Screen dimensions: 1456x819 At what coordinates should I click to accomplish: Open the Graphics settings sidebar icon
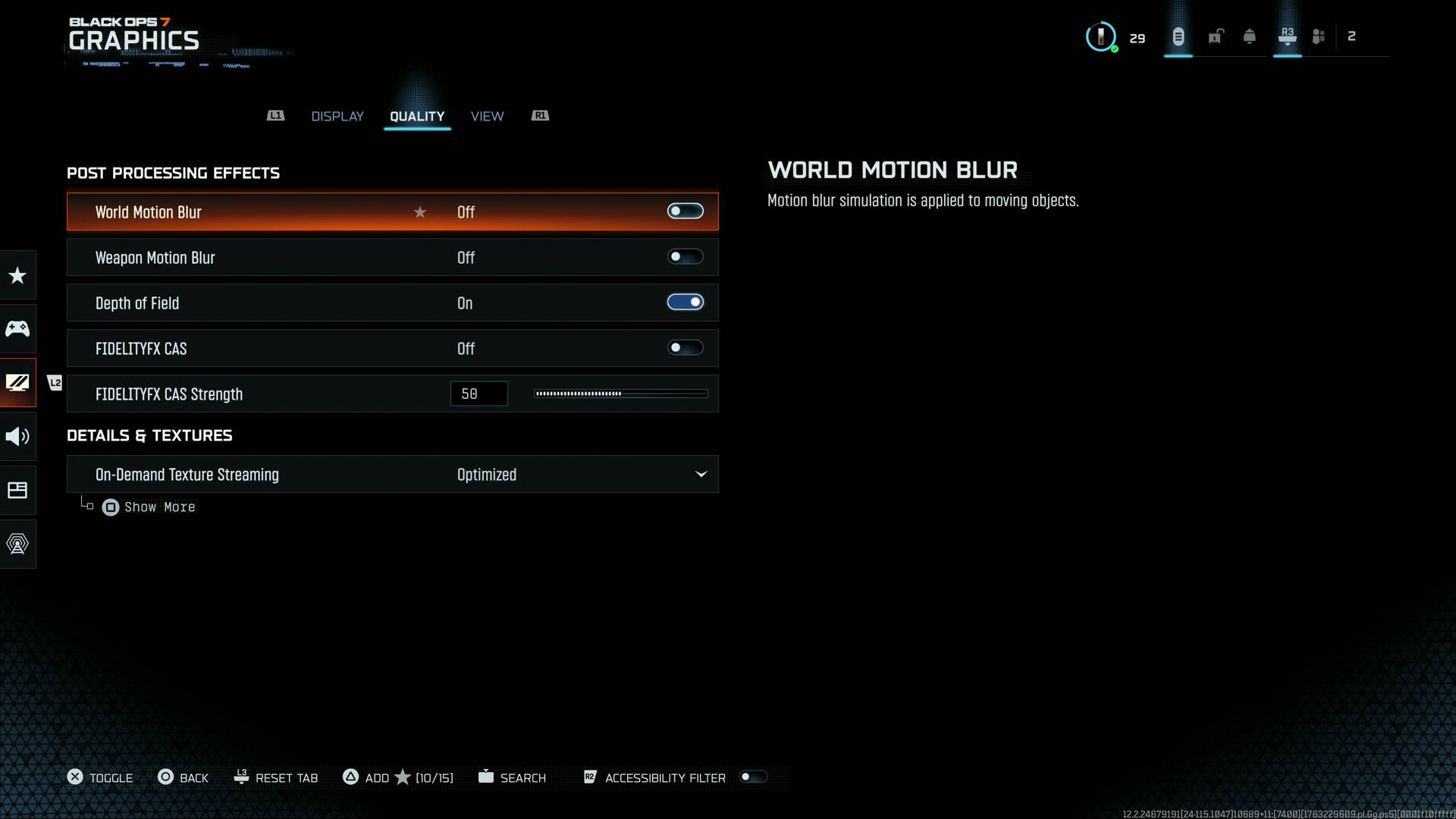[17, 383]
